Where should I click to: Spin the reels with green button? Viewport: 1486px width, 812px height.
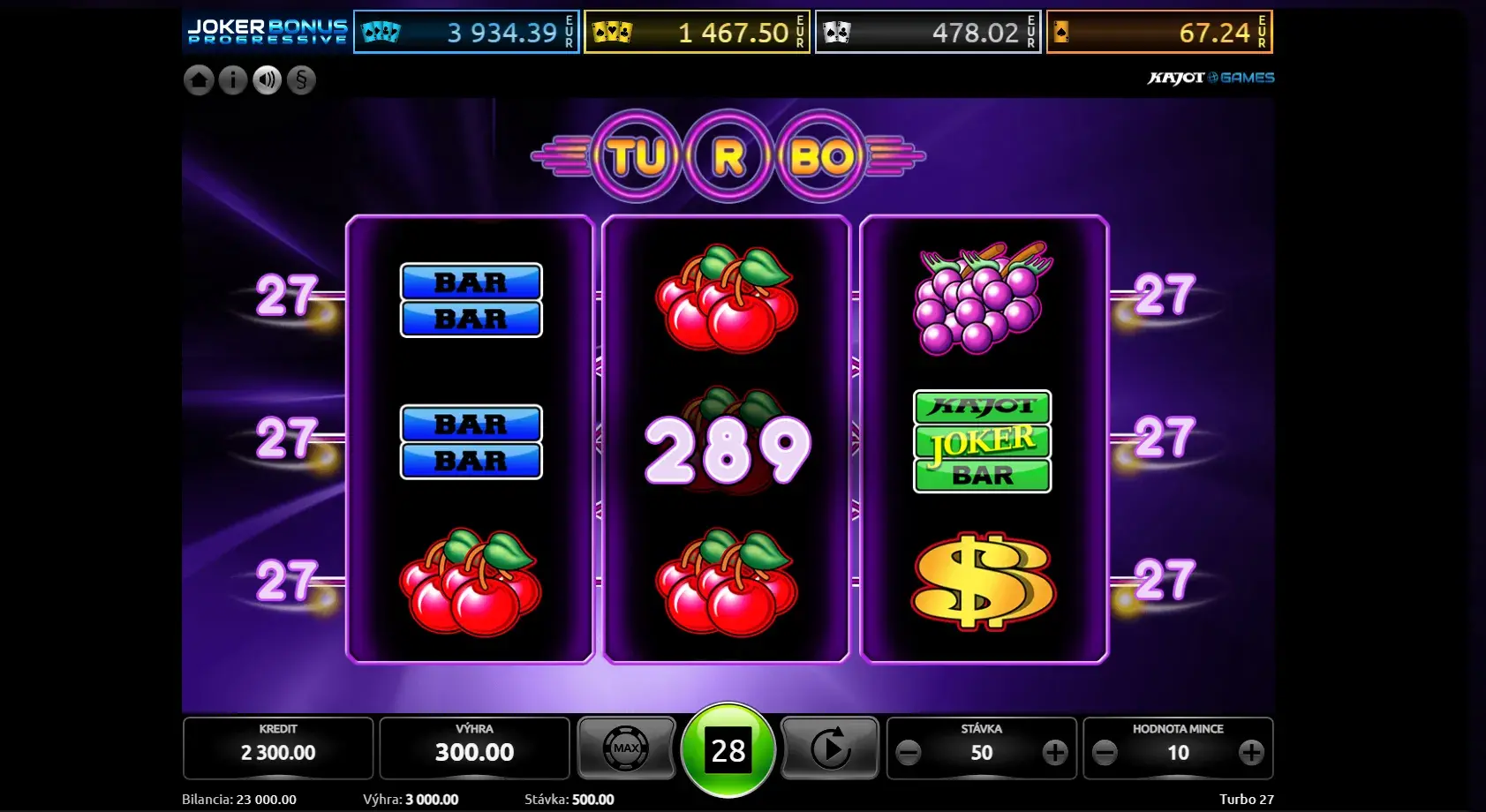[728, 750]
